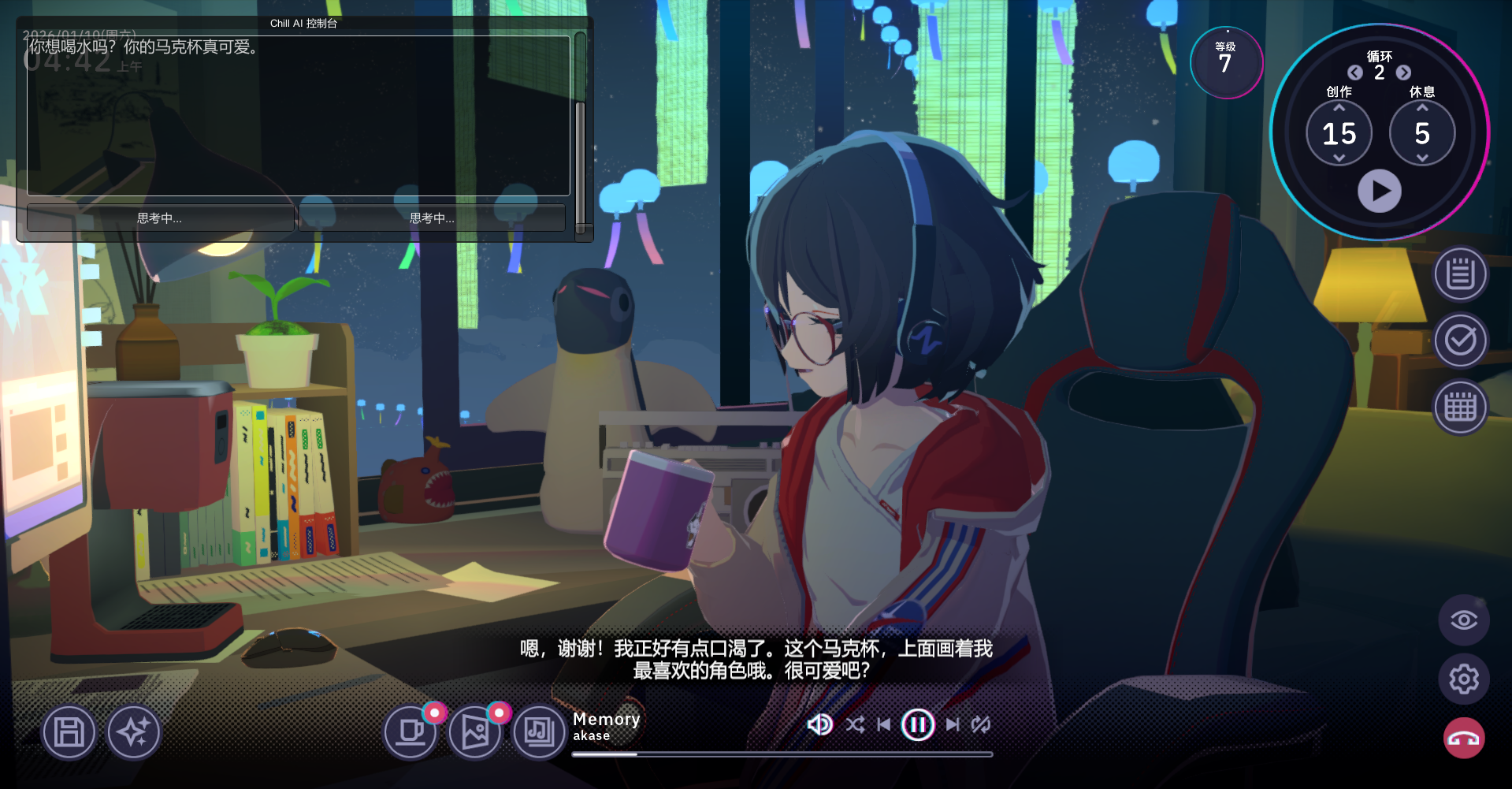The height and width of the screenshot is (789, 1512).
Task: Toggle UI visibility with the eye icon
Action: point(1463,620)
